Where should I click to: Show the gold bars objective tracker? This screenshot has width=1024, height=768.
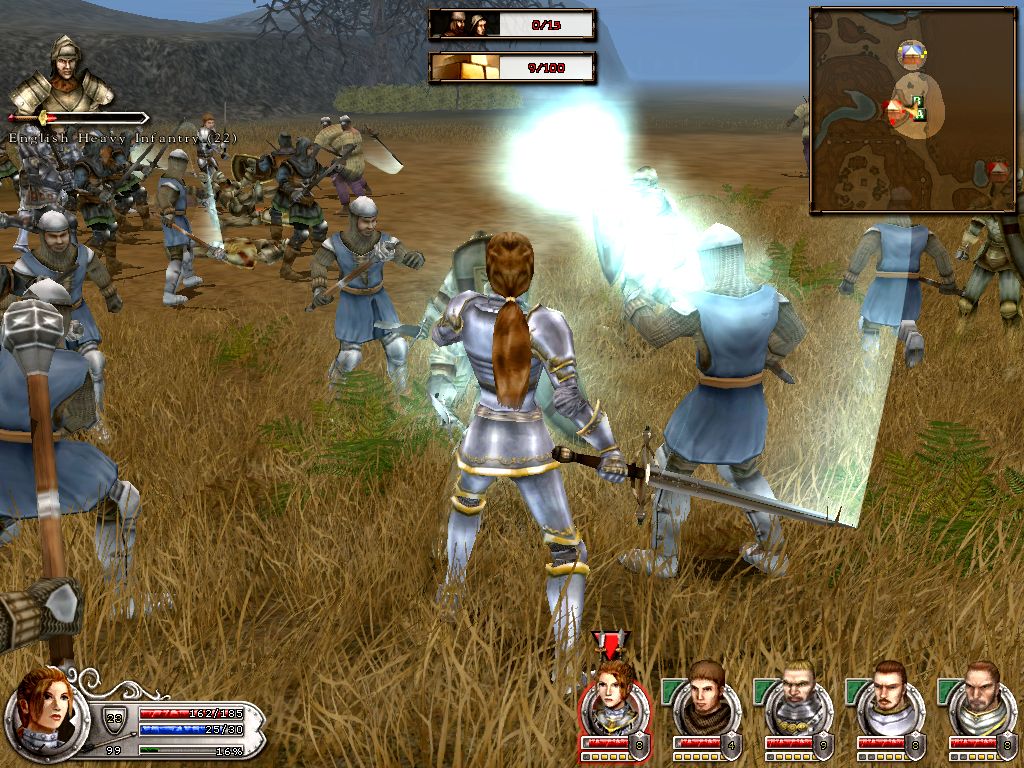pos(512,68)
